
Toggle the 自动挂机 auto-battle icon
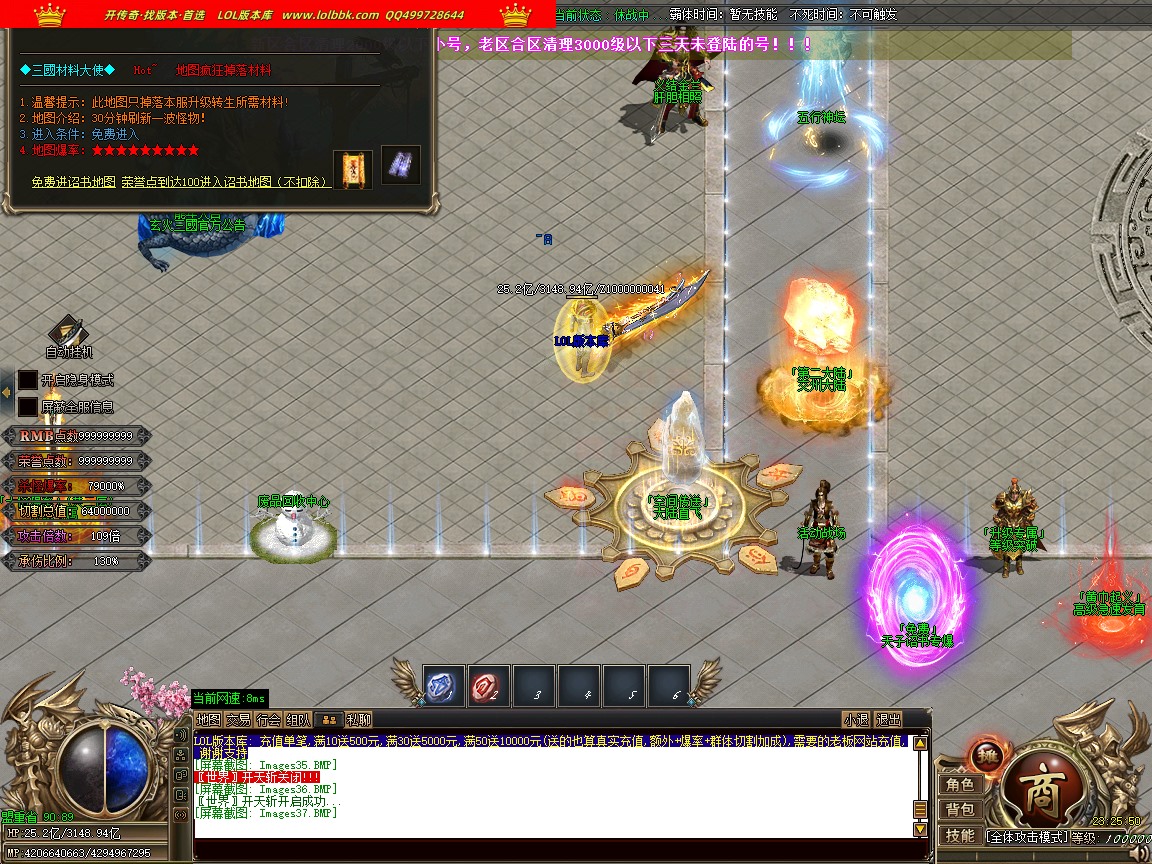pos(68,332)
